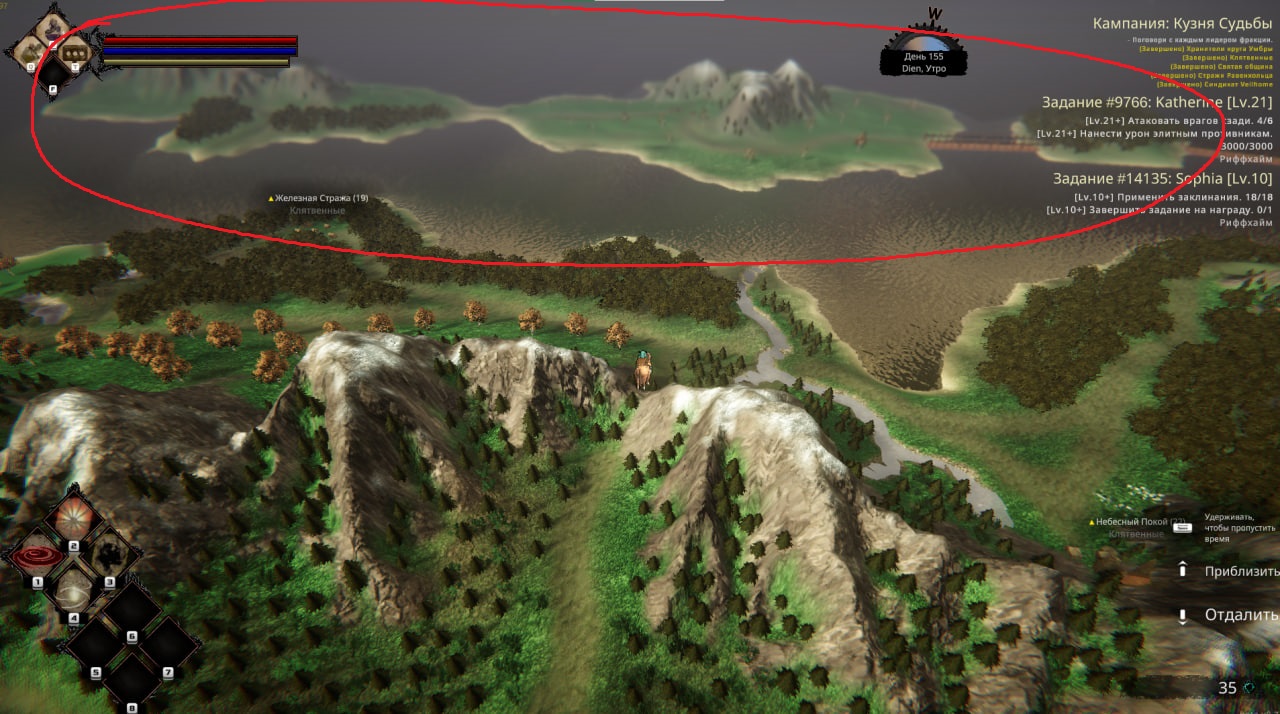This screenshot has height=714, width=1280.
Task: Select quest Задание #9766: Katherine
Action: point(1156,102)
